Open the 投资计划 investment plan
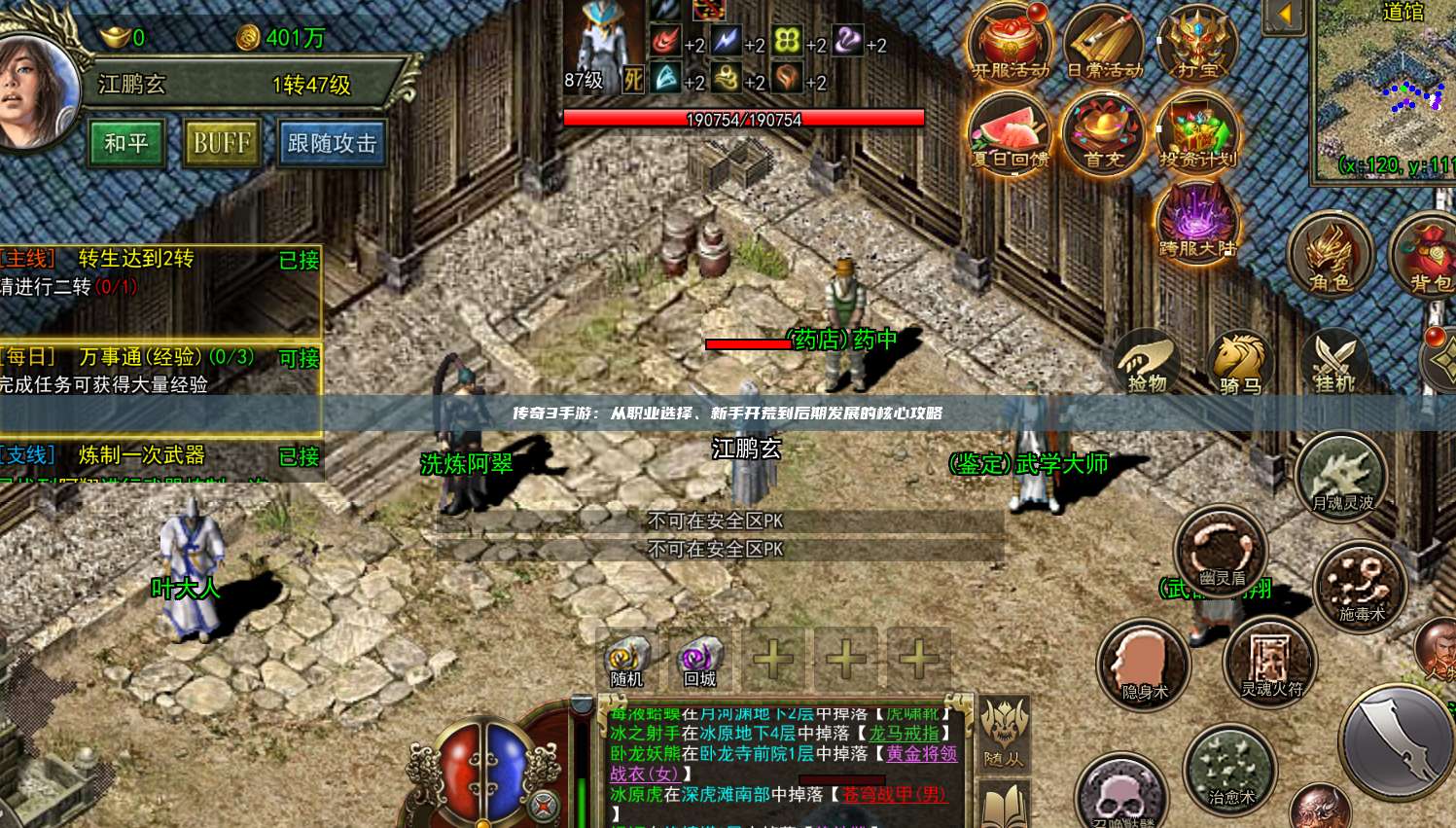 tap(1197, 133)
